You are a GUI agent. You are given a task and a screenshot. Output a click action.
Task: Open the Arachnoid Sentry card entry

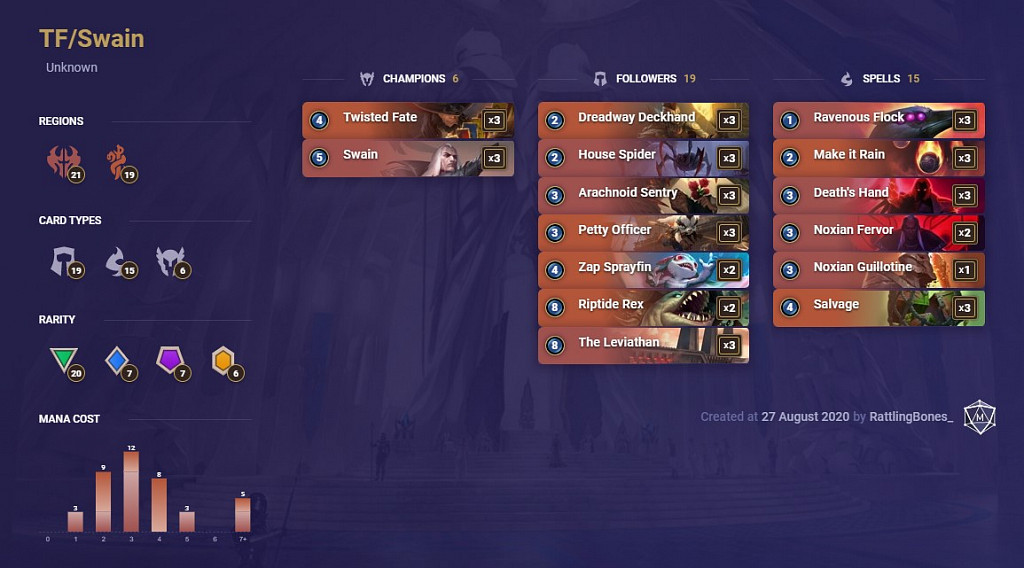(x=643, y=194)
